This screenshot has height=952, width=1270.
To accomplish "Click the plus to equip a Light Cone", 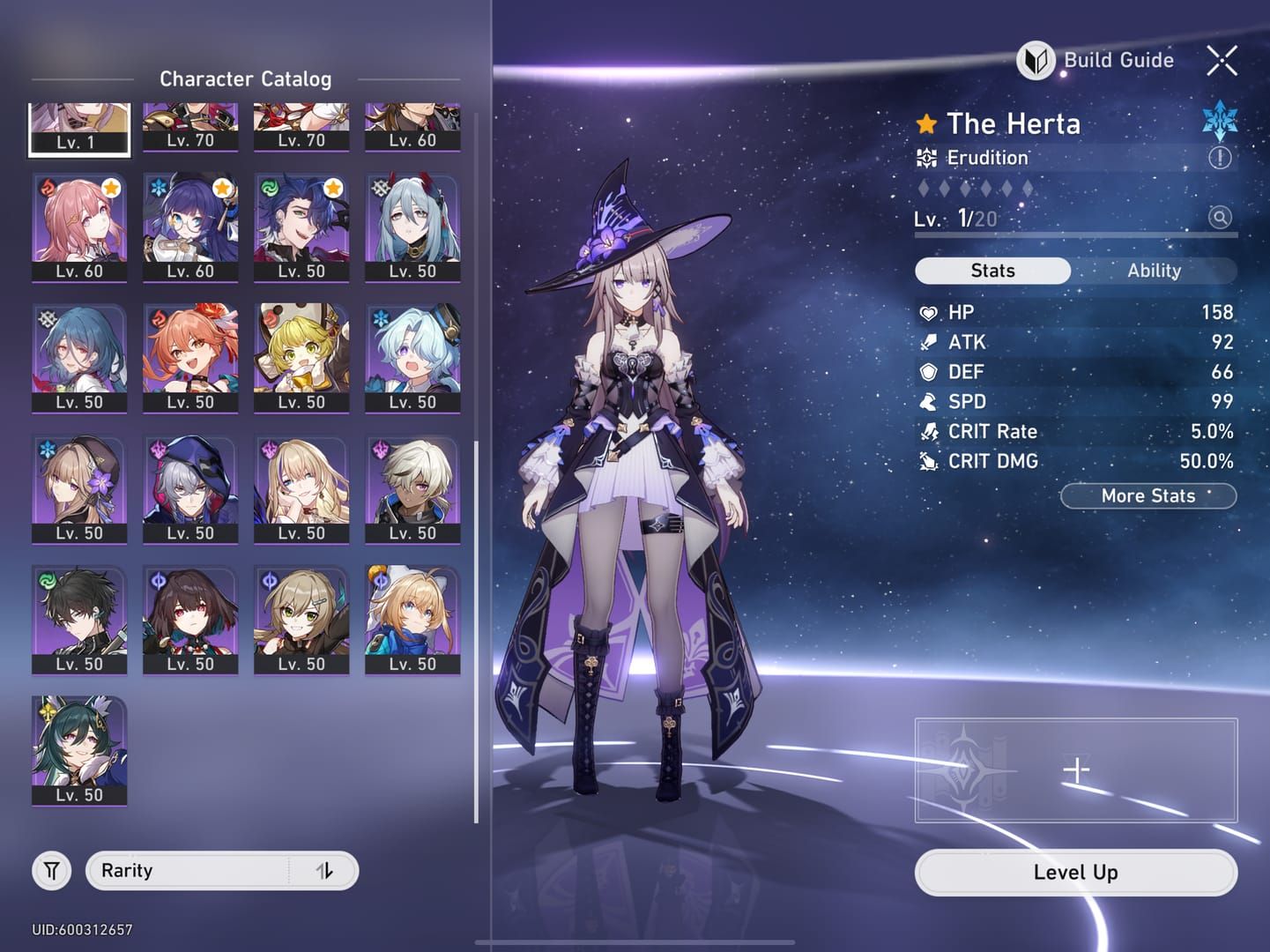I will 1075,770.
